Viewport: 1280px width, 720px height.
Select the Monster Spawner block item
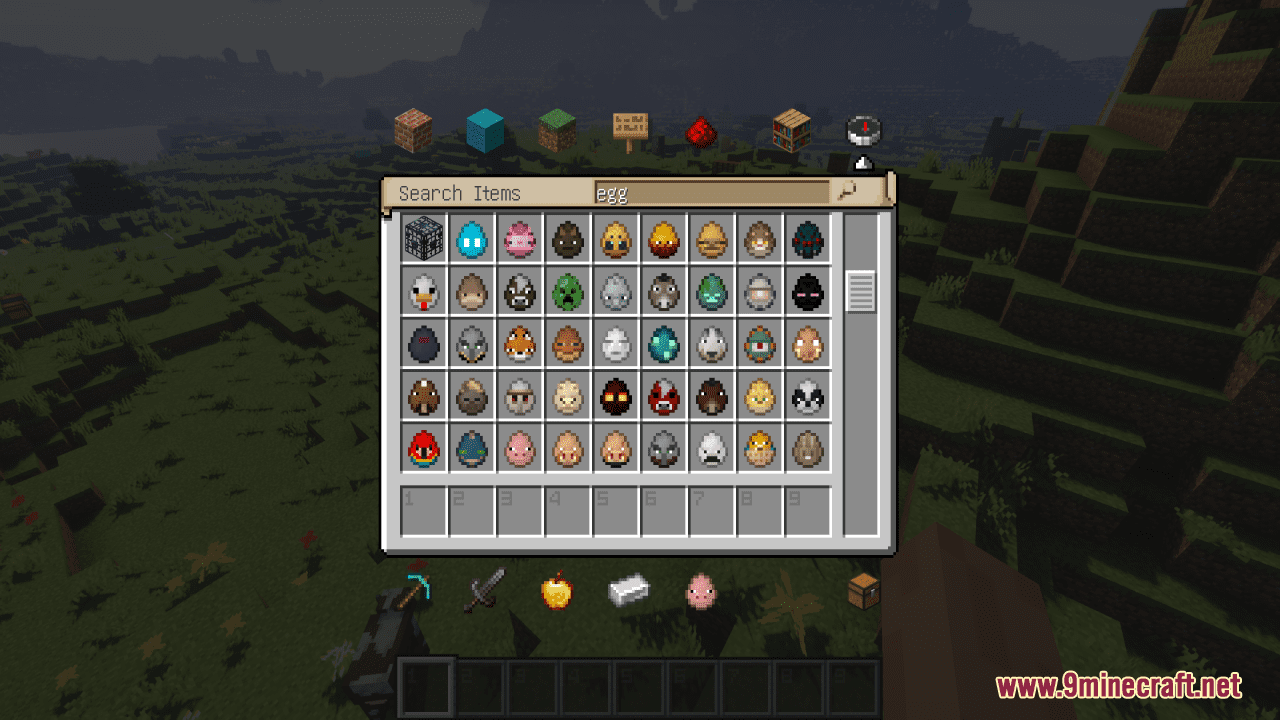tap(424, 239)
